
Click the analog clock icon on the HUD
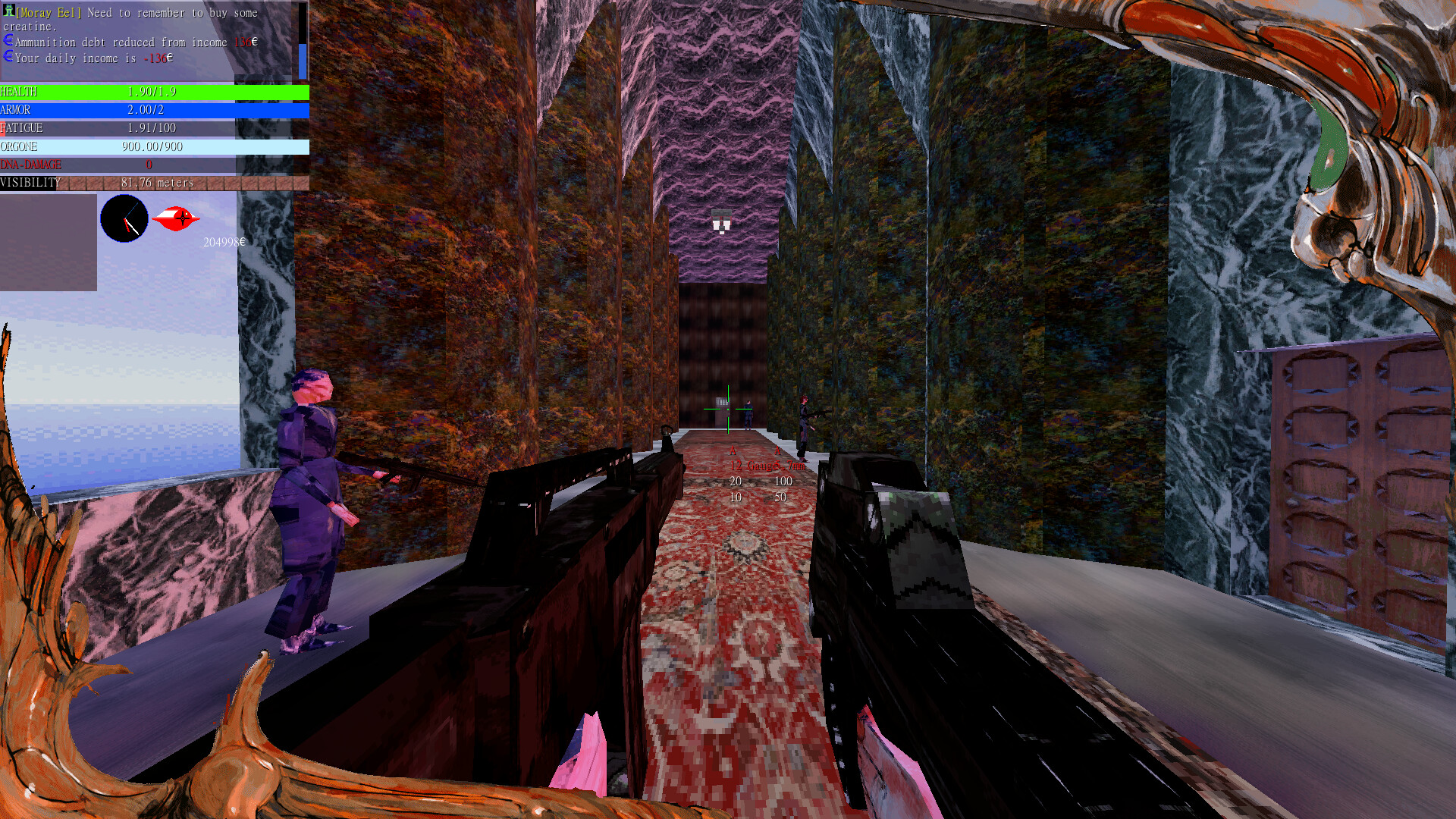124,218
